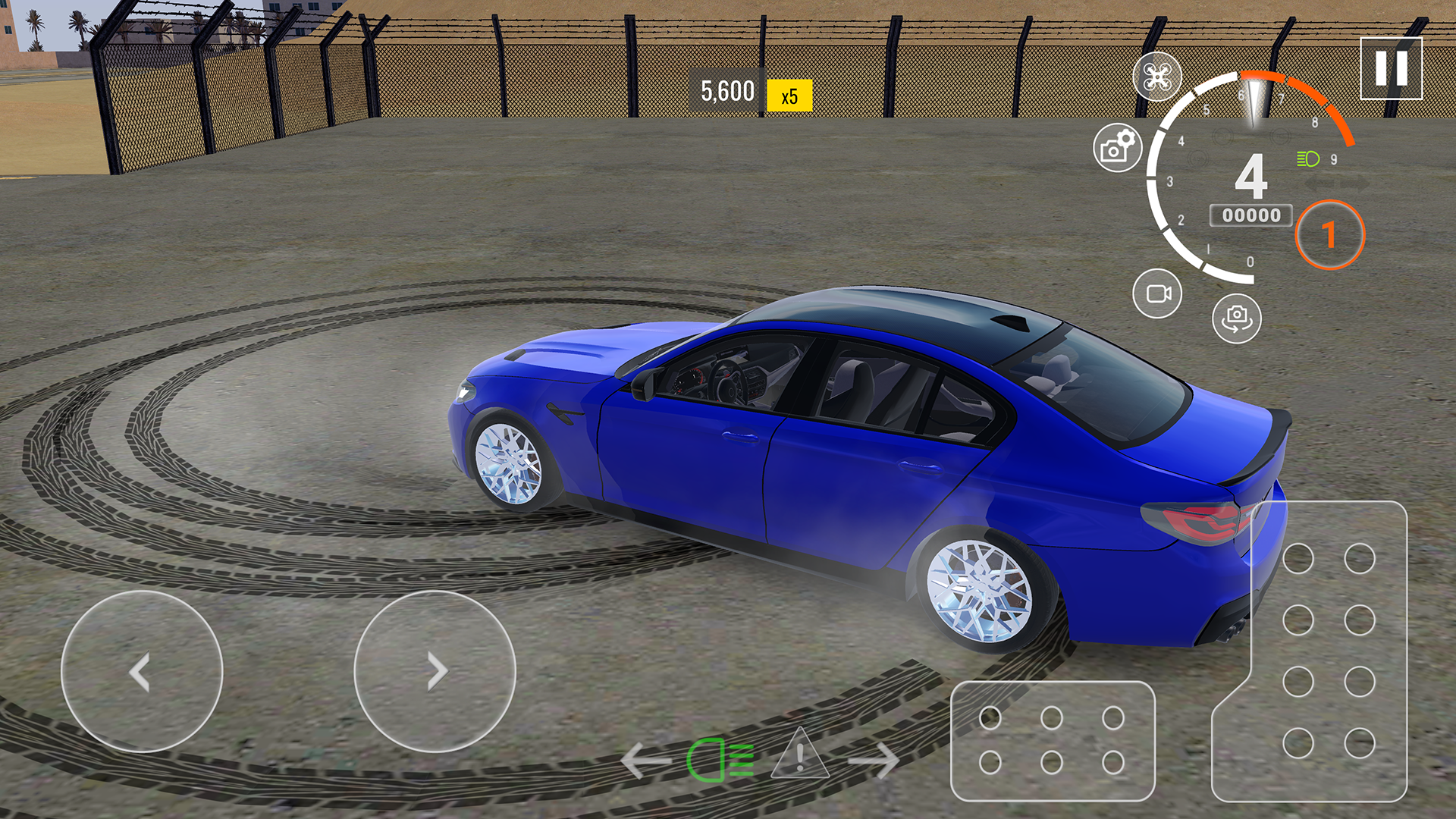Click the green headlight indicator on the tachometer
This screenshot has width=1456, height=819.
click(1307, 159)
